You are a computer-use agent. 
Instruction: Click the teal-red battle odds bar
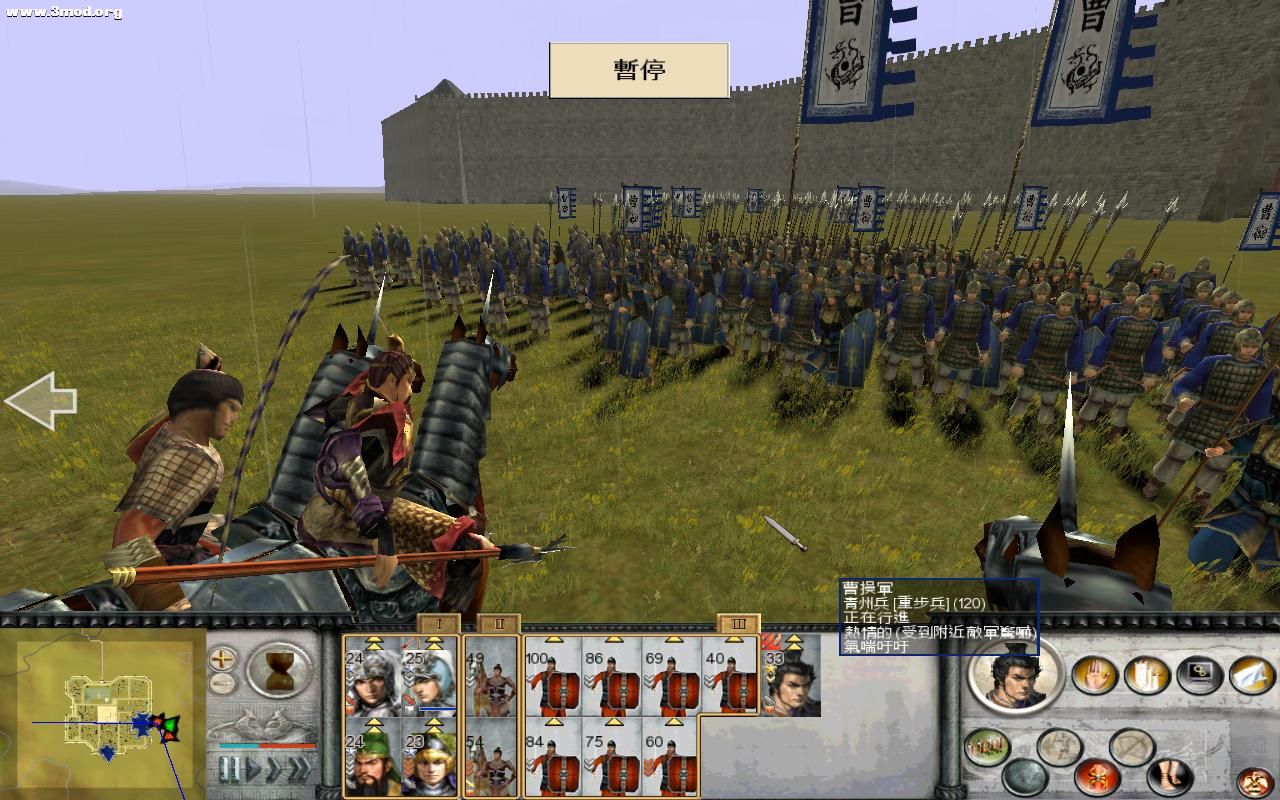tap(265, 746)
